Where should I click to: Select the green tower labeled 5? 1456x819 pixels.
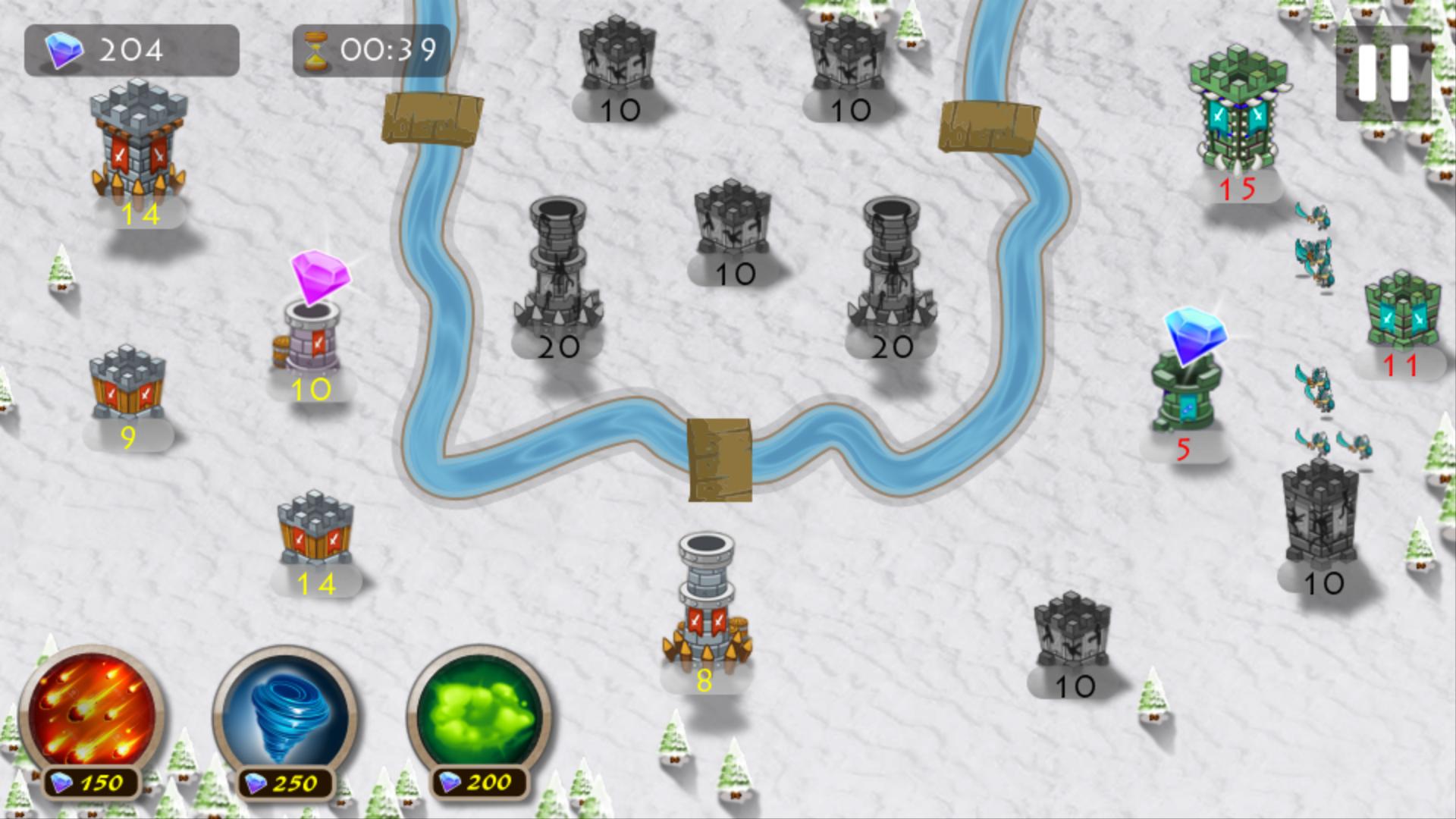(x=1183, y=394)
